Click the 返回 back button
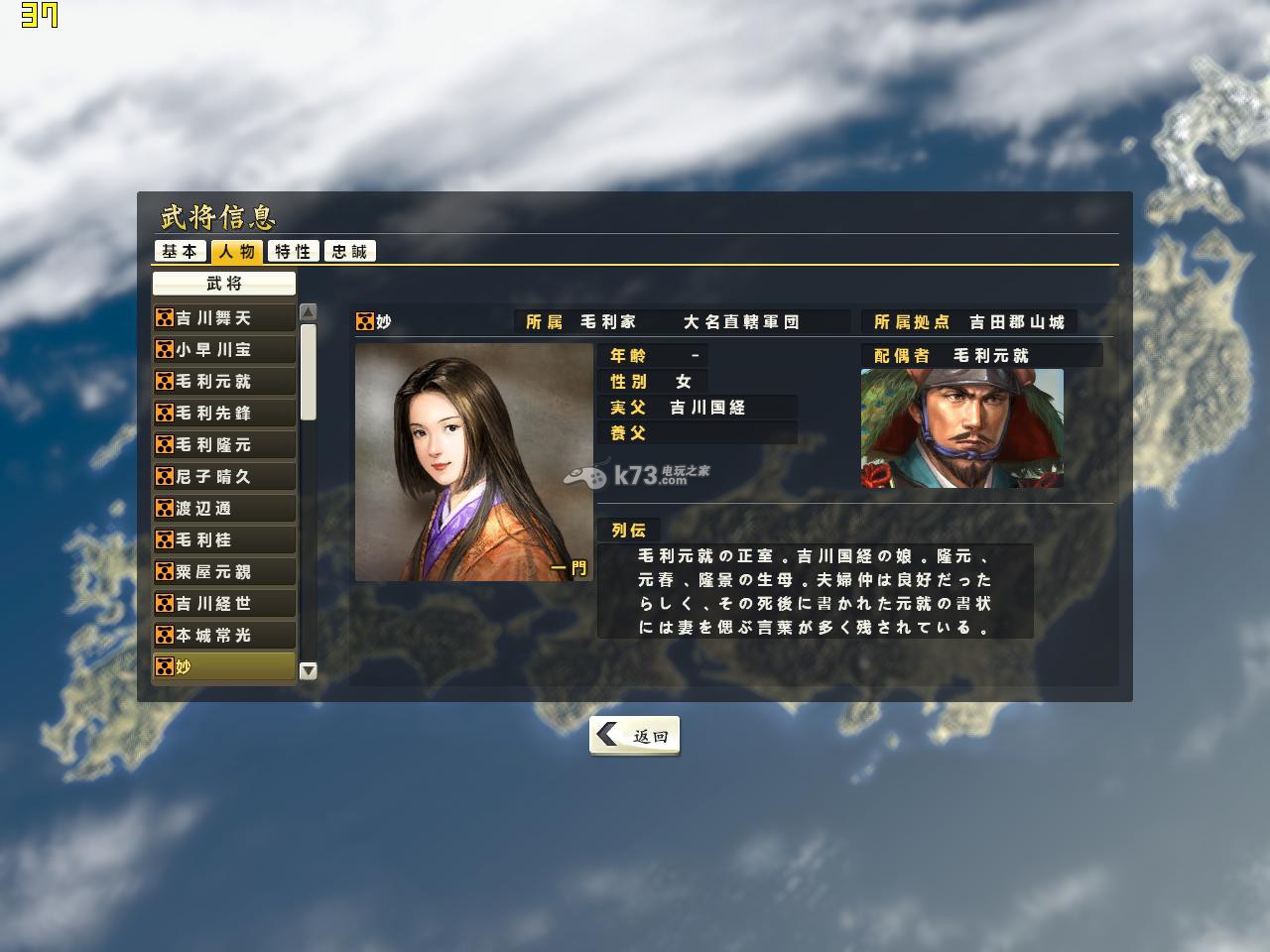Image resolution: width=1270 pixels, height=952 pixels. pos(635,736)
